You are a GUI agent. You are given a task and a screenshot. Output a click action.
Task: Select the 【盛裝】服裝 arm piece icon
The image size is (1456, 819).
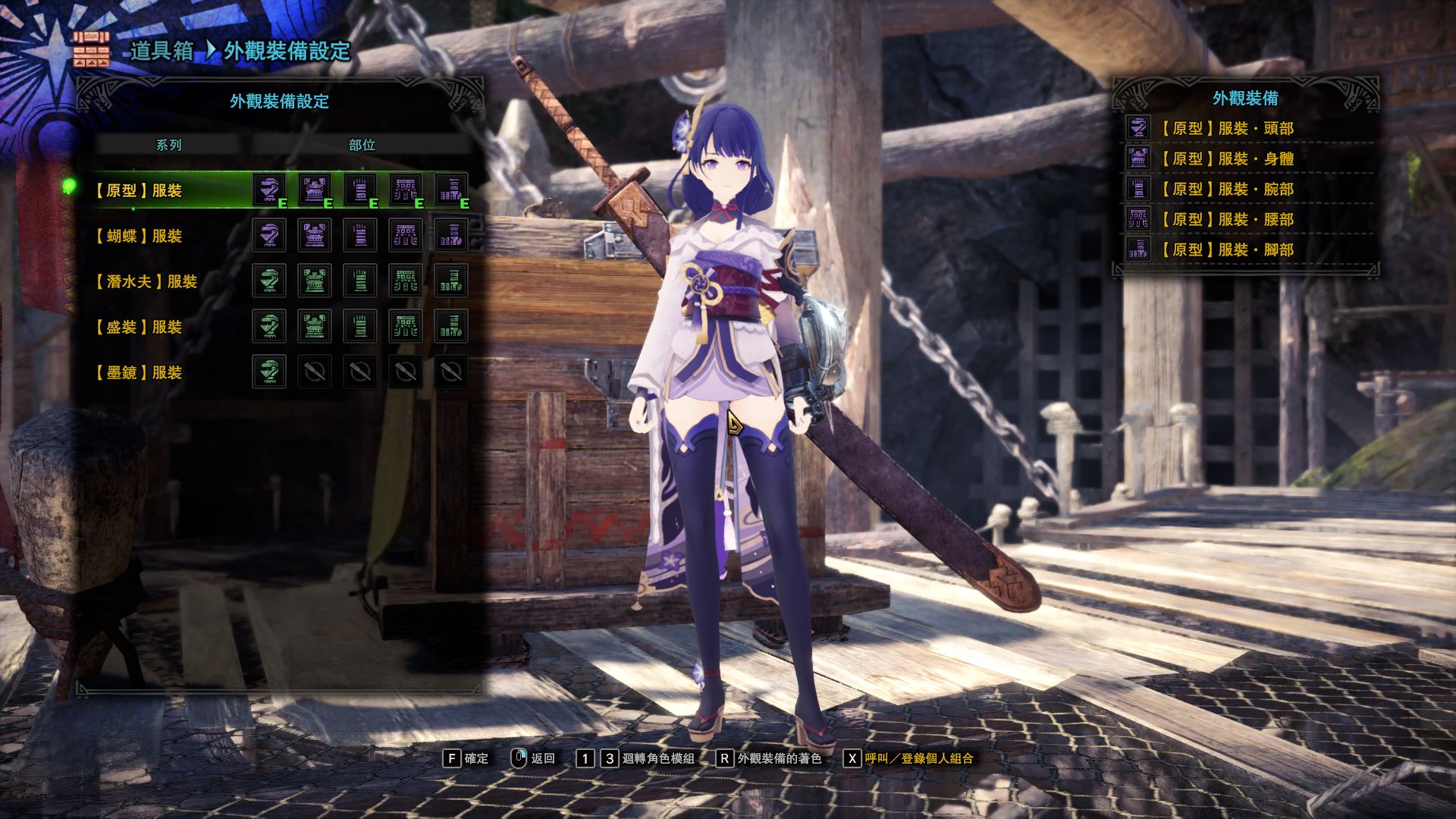pos(362,326)
